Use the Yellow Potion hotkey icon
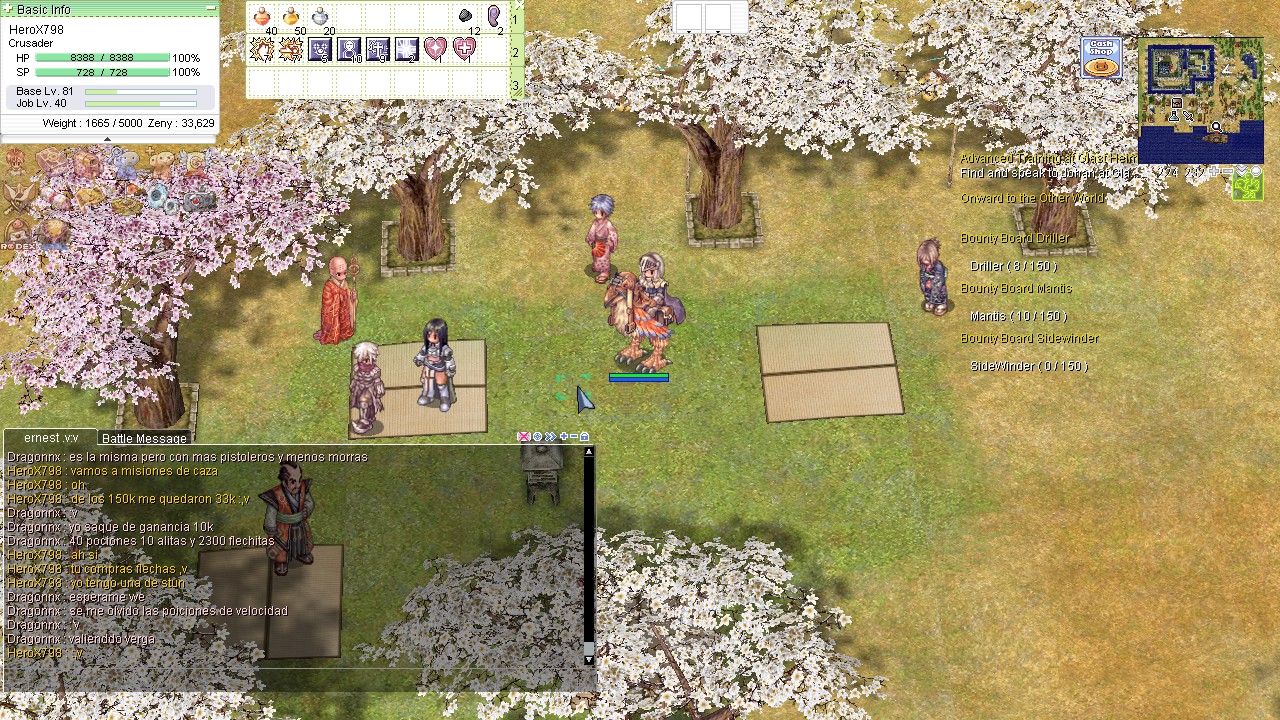The width and height of the screenshot is (1280, 720). point(291,16)
